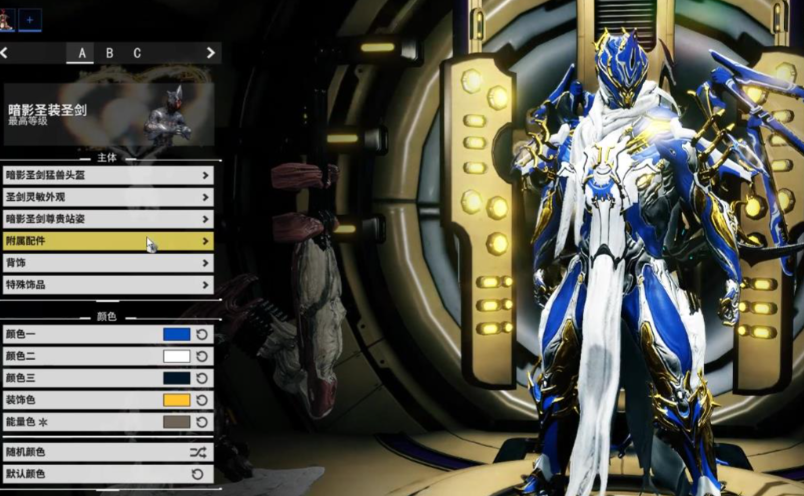Pick the dark navy 颜色三 swatch
The image size is (804, 496).
176,378
